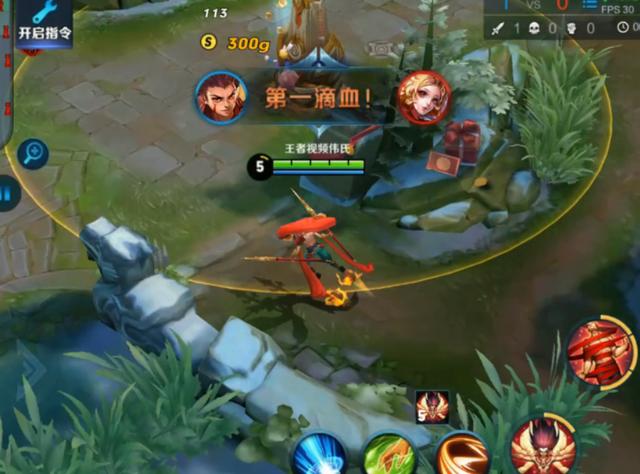This screenshot has width=640, height=474.
Task: Activate the blue energy burst skill
Action: point(318,454)
